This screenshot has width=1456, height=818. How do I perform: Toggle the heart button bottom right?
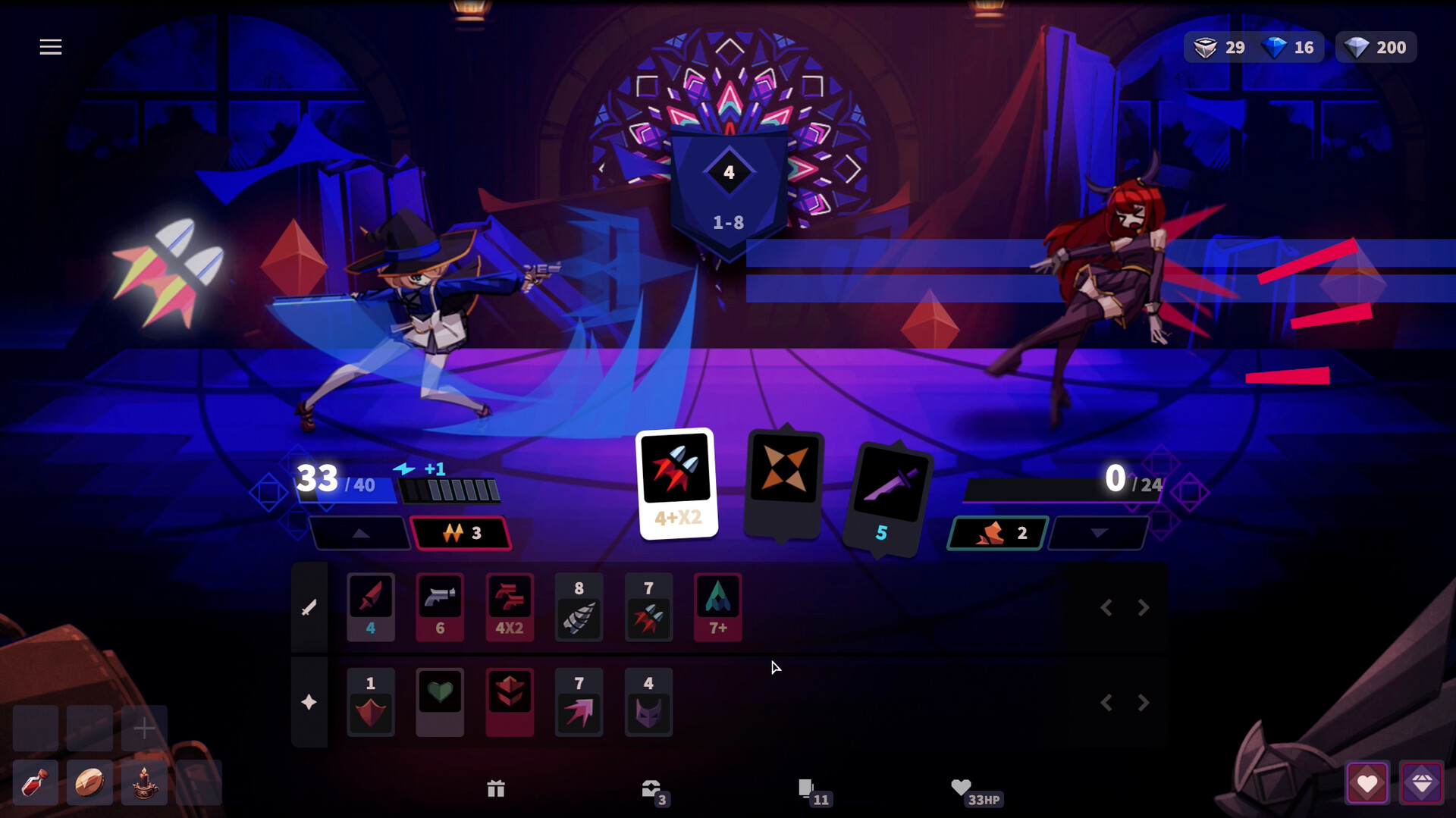pos(1367,782)
